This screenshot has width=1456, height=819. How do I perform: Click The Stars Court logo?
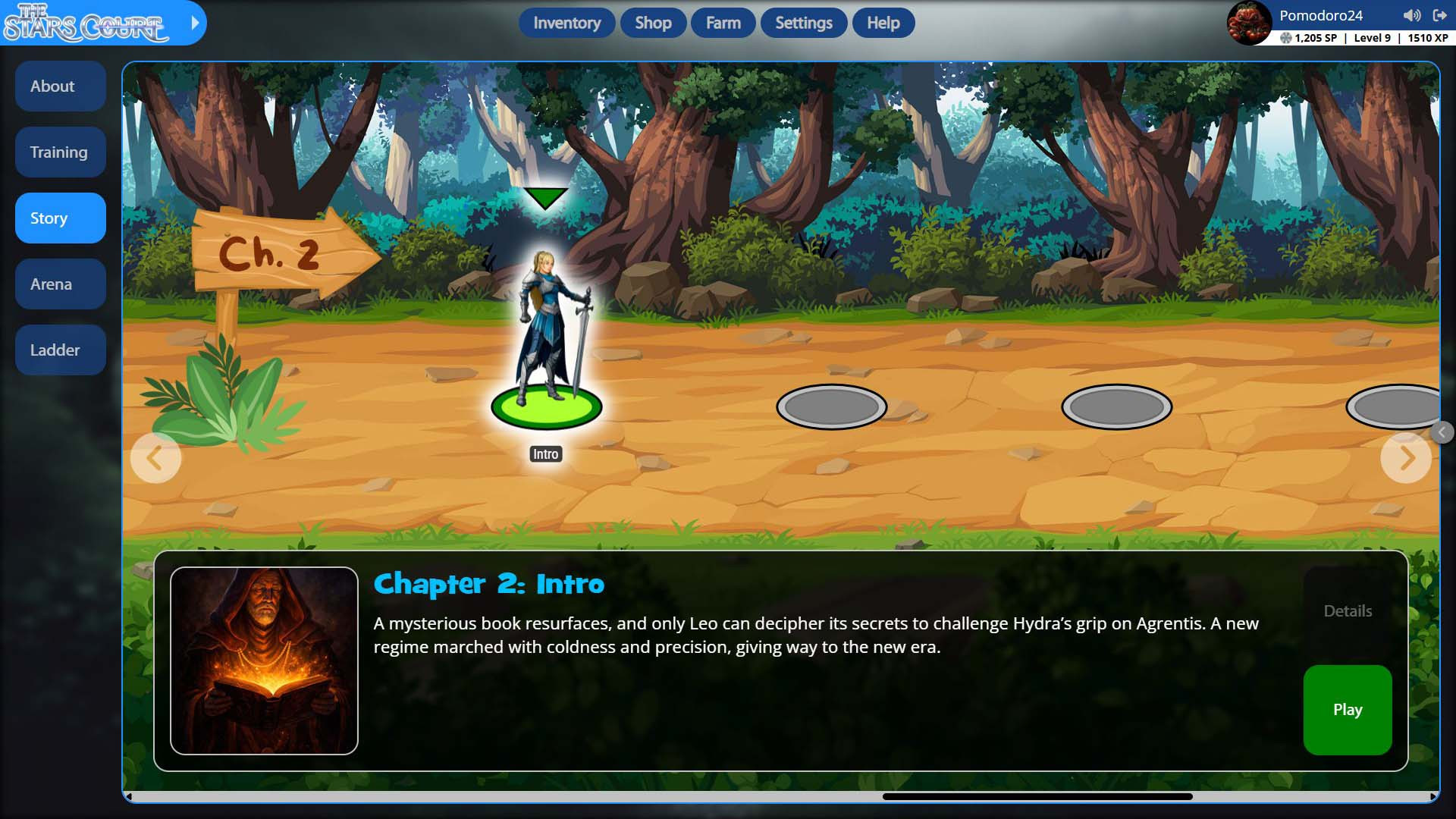pos(85,23)
